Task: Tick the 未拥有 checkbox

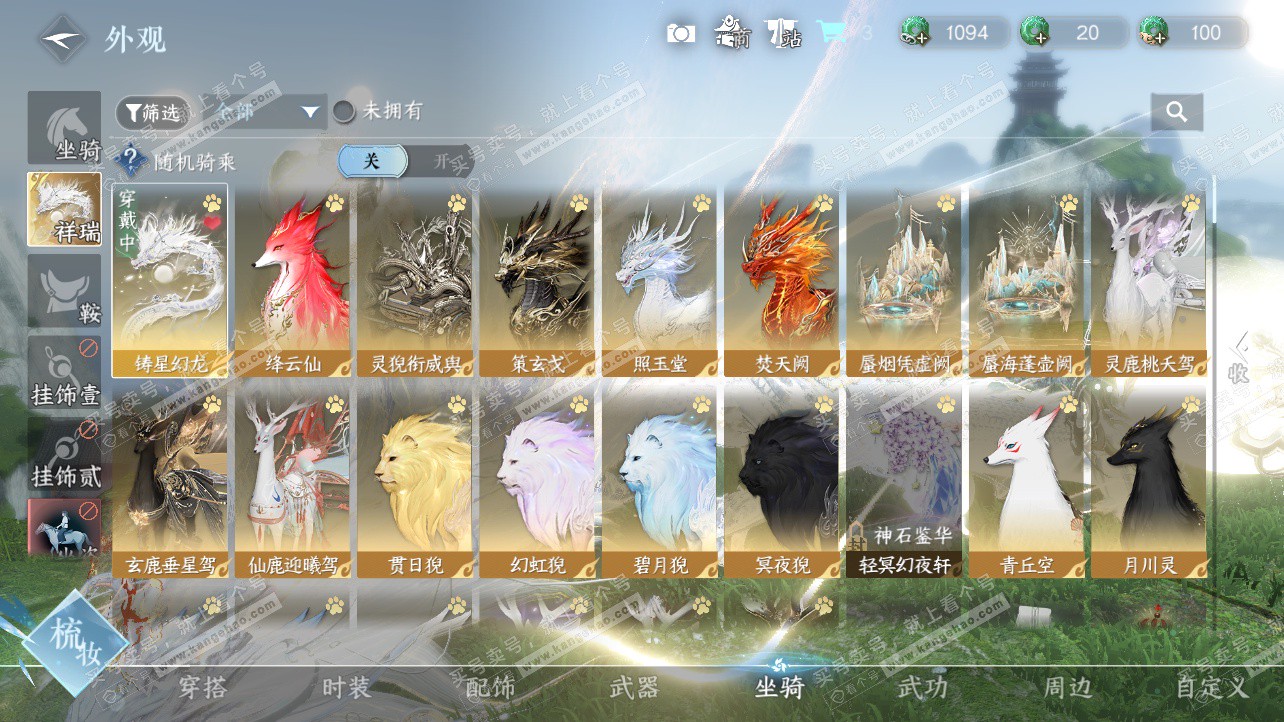Action: [x=344, y=111]
